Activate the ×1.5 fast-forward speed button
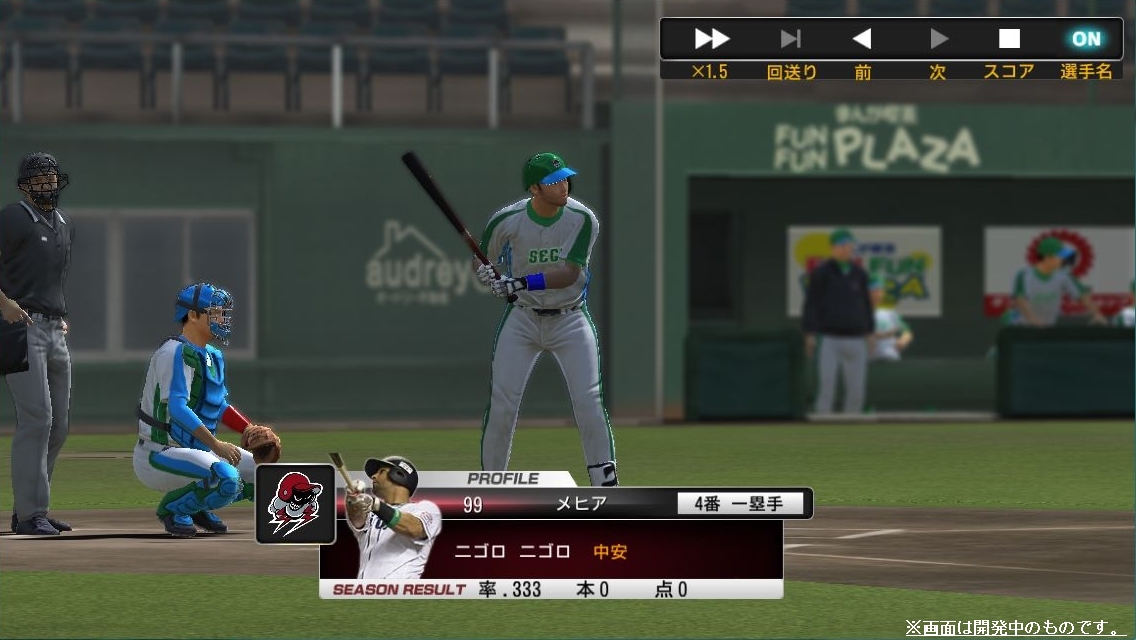 pos(711,39)
